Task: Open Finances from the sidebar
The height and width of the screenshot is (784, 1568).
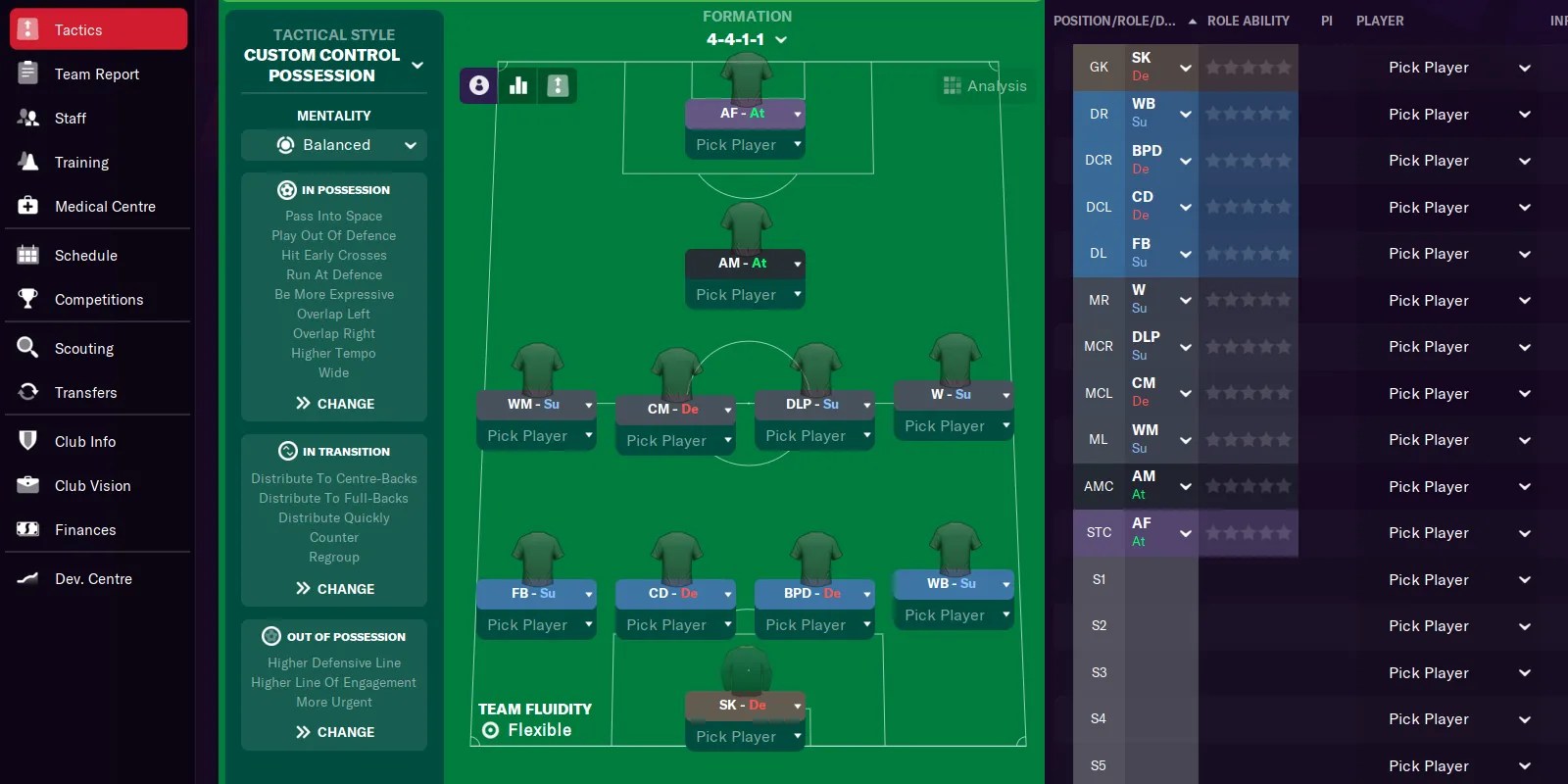Action: (x=27, y=529)
